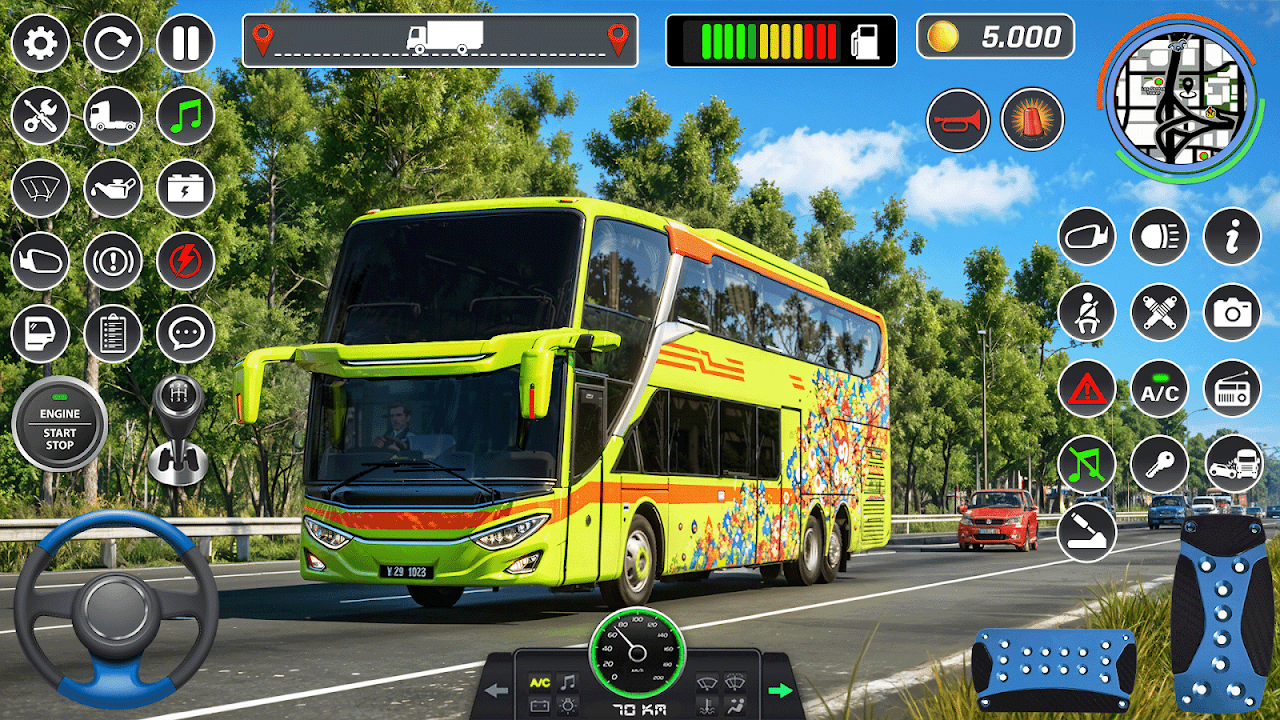This screenshot has width=1280, height=720.
Task: Show the info button
Action: point(1232,236)
